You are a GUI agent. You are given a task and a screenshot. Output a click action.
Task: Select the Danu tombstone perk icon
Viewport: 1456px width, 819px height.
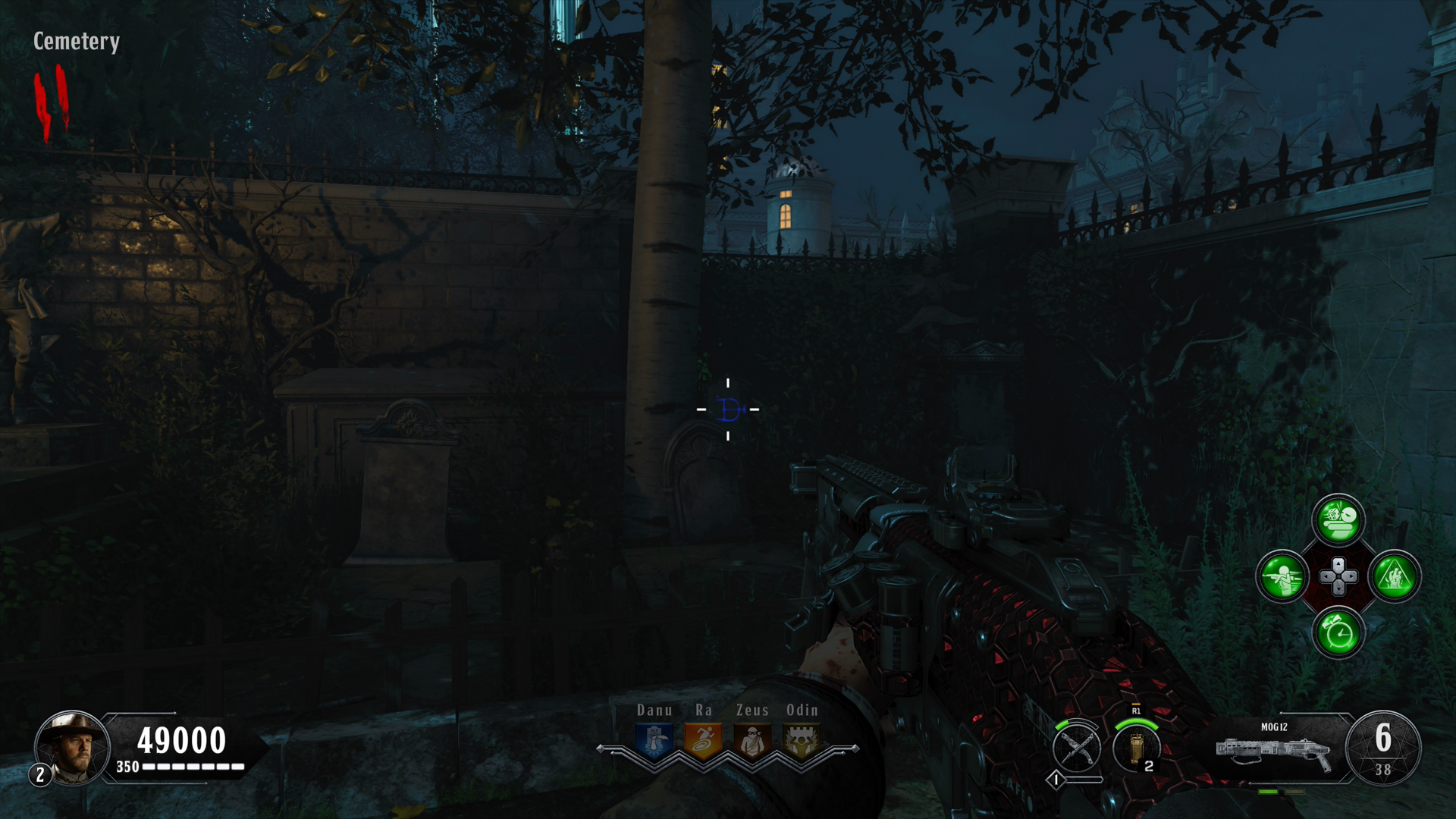coord(655,741)
